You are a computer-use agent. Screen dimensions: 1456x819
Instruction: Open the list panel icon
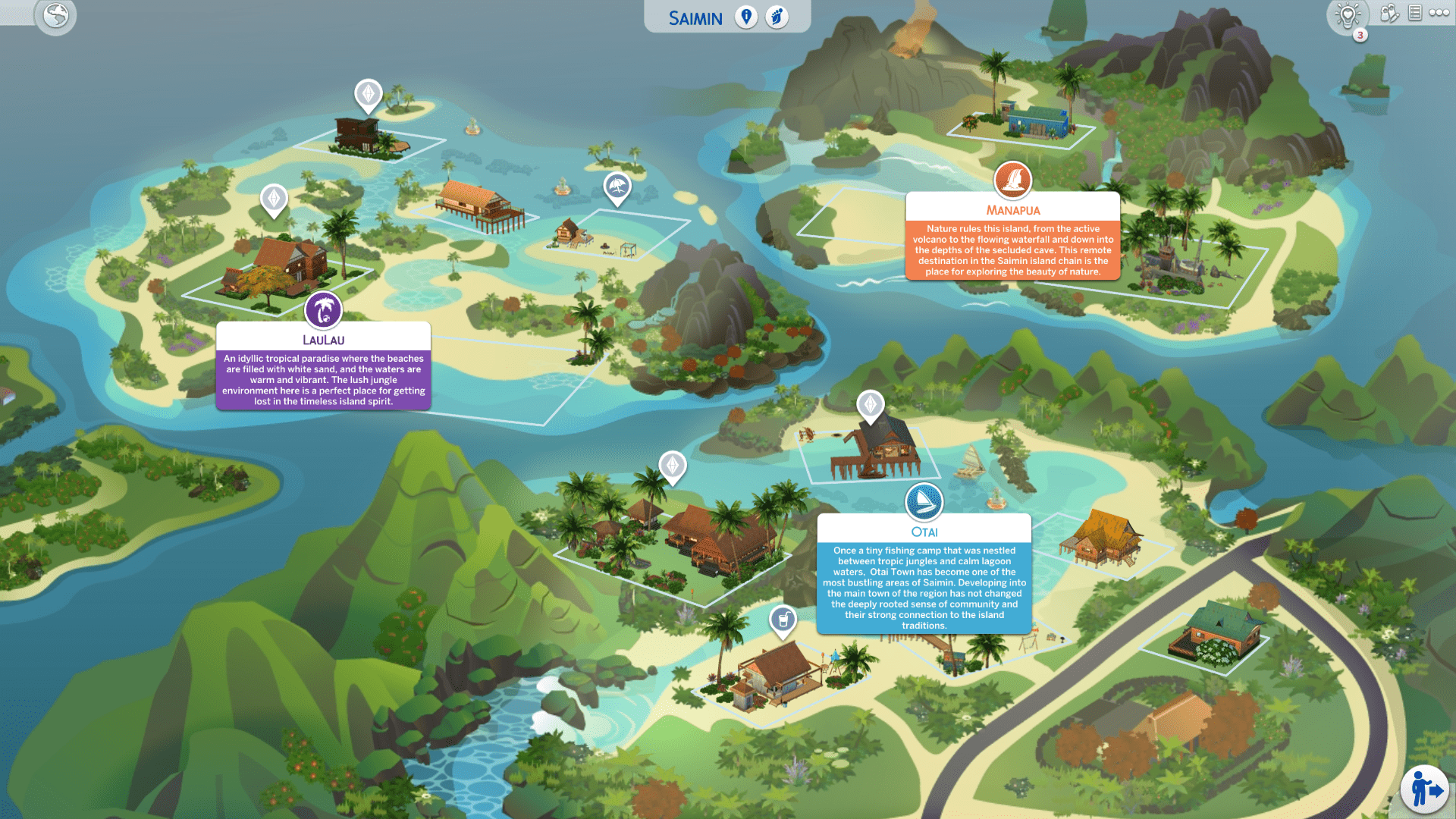1415,13
